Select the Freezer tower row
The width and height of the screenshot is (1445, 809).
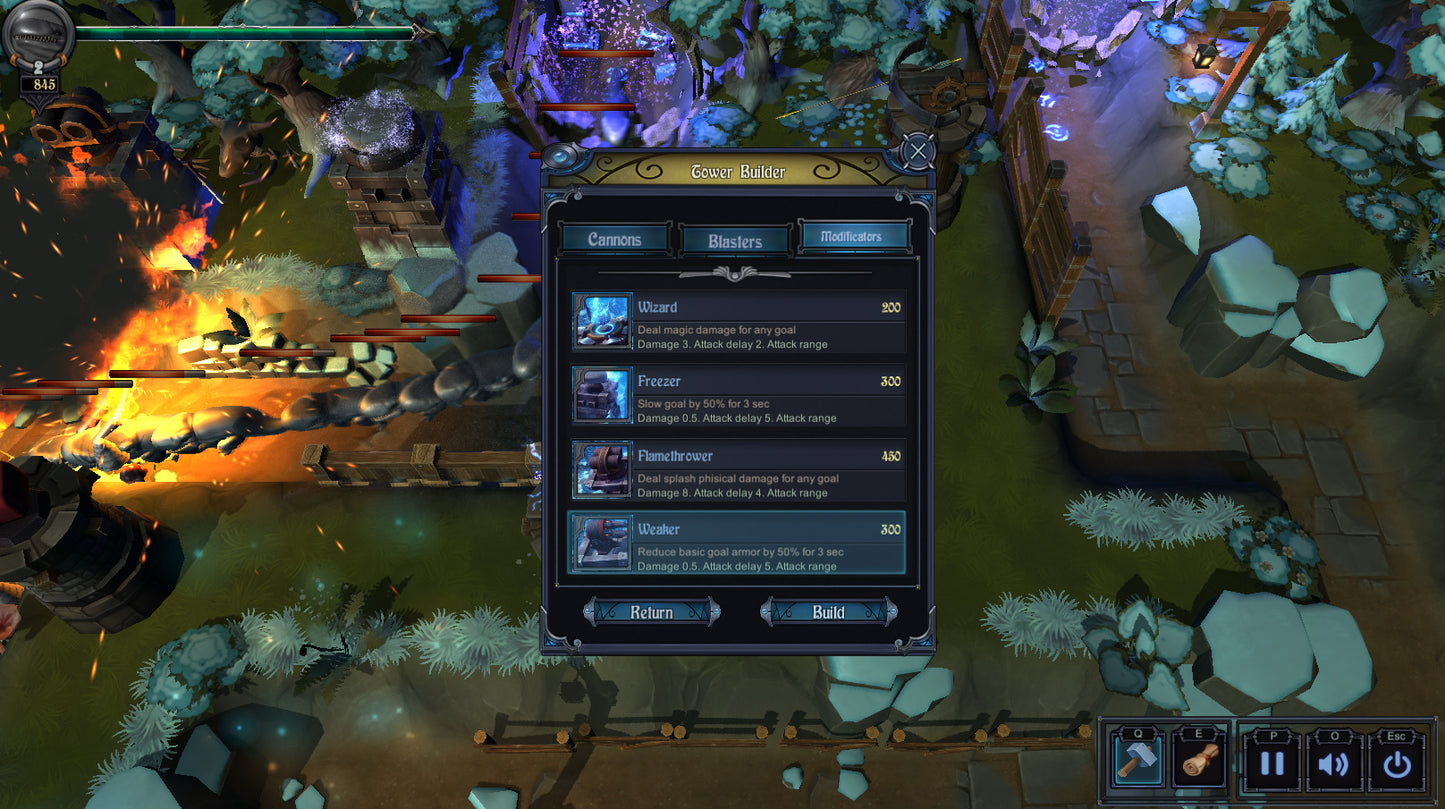[x=738, y=395]
